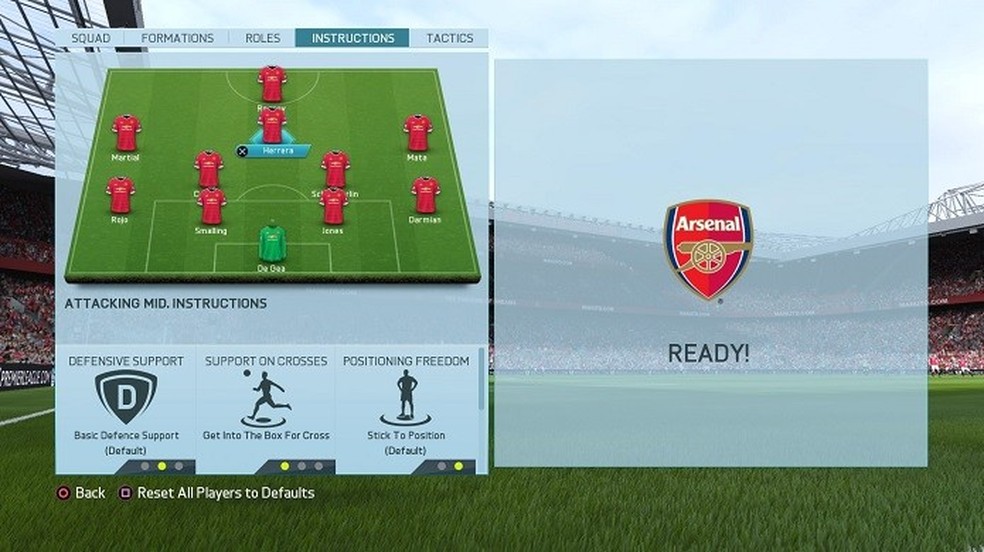Pick Darmian on the pitch
The height and width of the screenshot is (552, 984).
(x=425, y=195)
